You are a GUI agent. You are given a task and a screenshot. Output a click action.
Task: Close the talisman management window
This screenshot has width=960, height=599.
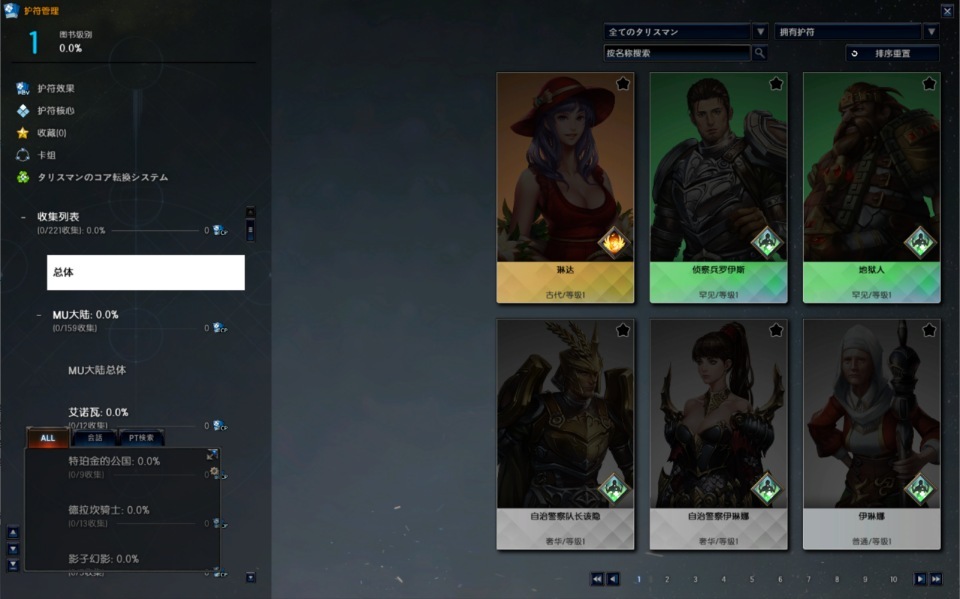[x=947, y=11]
